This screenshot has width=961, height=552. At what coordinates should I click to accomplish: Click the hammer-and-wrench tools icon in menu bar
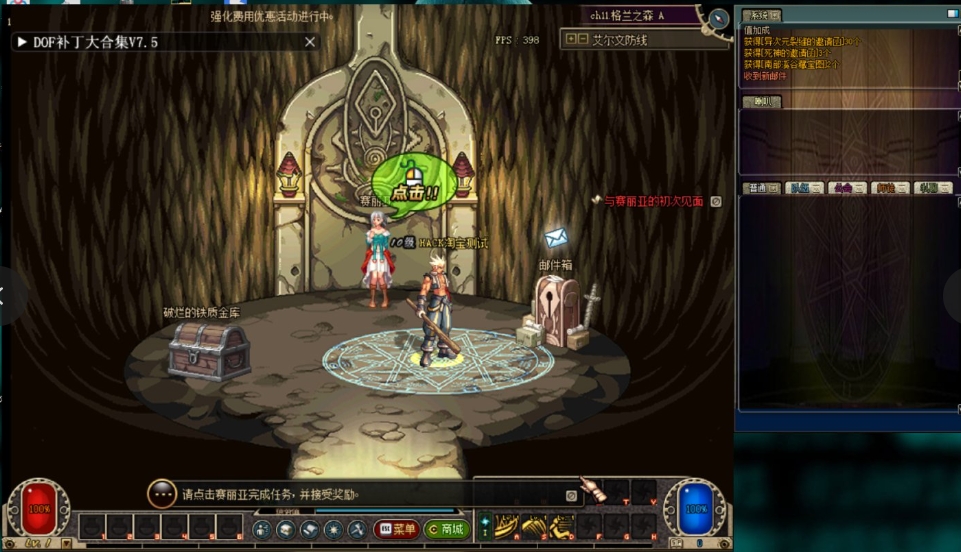click(x=357, y=529)
